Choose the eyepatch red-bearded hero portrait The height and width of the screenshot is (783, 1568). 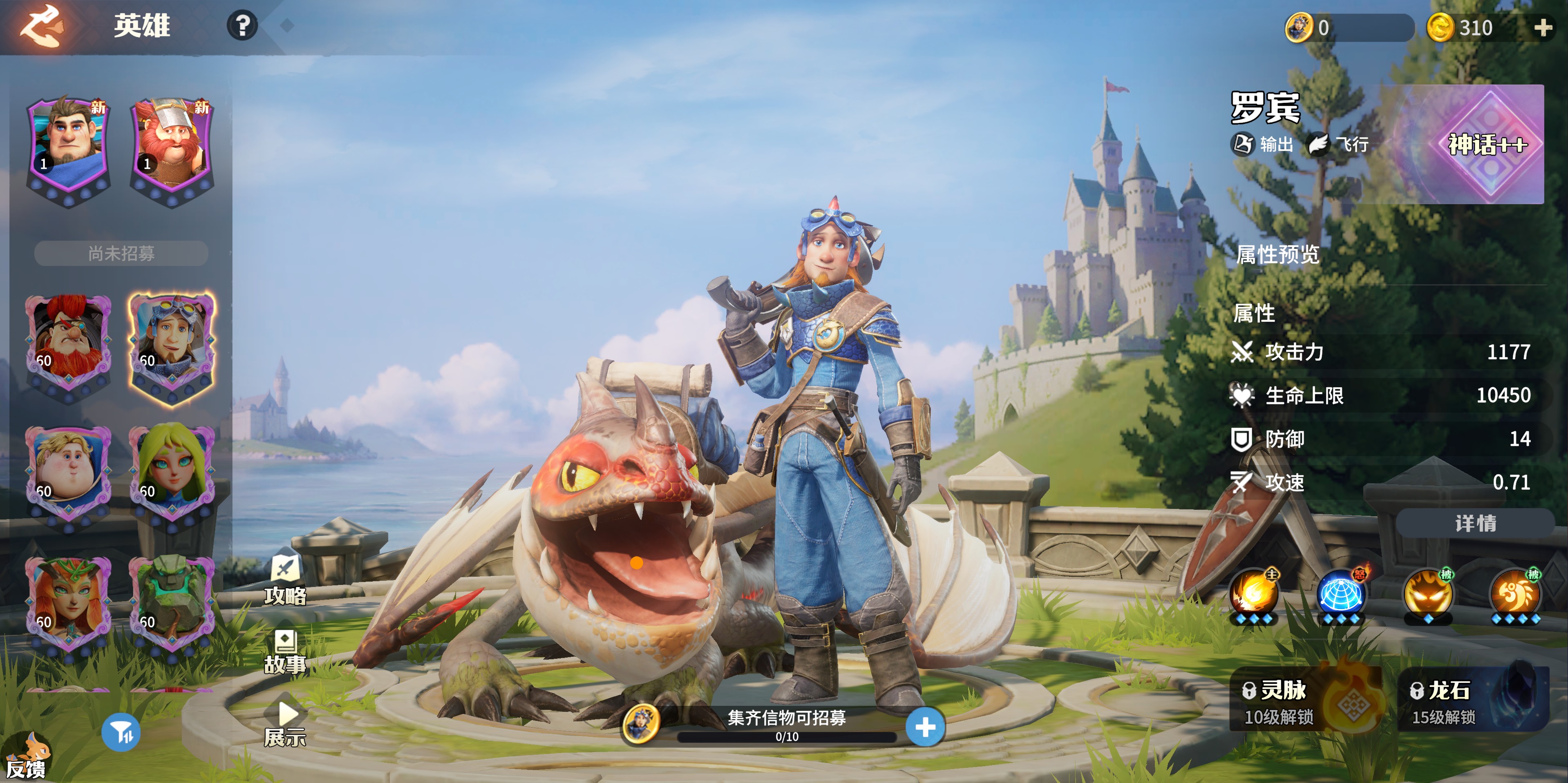[x=69, y=344]
